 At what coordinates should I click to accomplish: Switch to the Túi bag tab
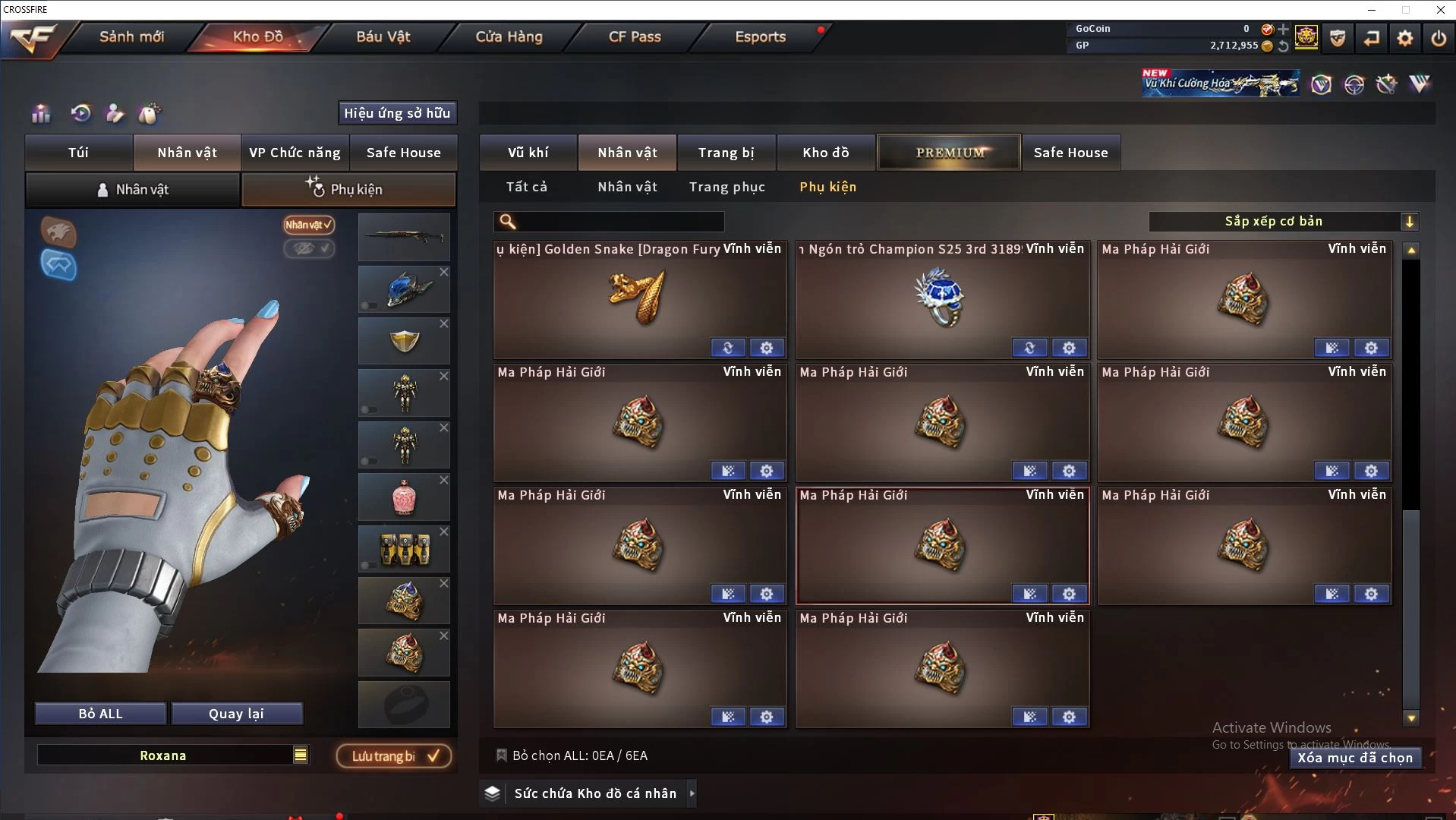tap(78, 153)
